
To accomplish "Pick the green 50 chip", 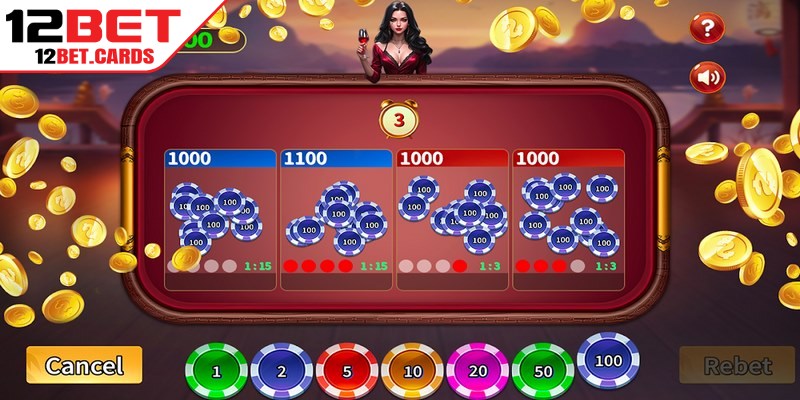I will pos(542,371).
